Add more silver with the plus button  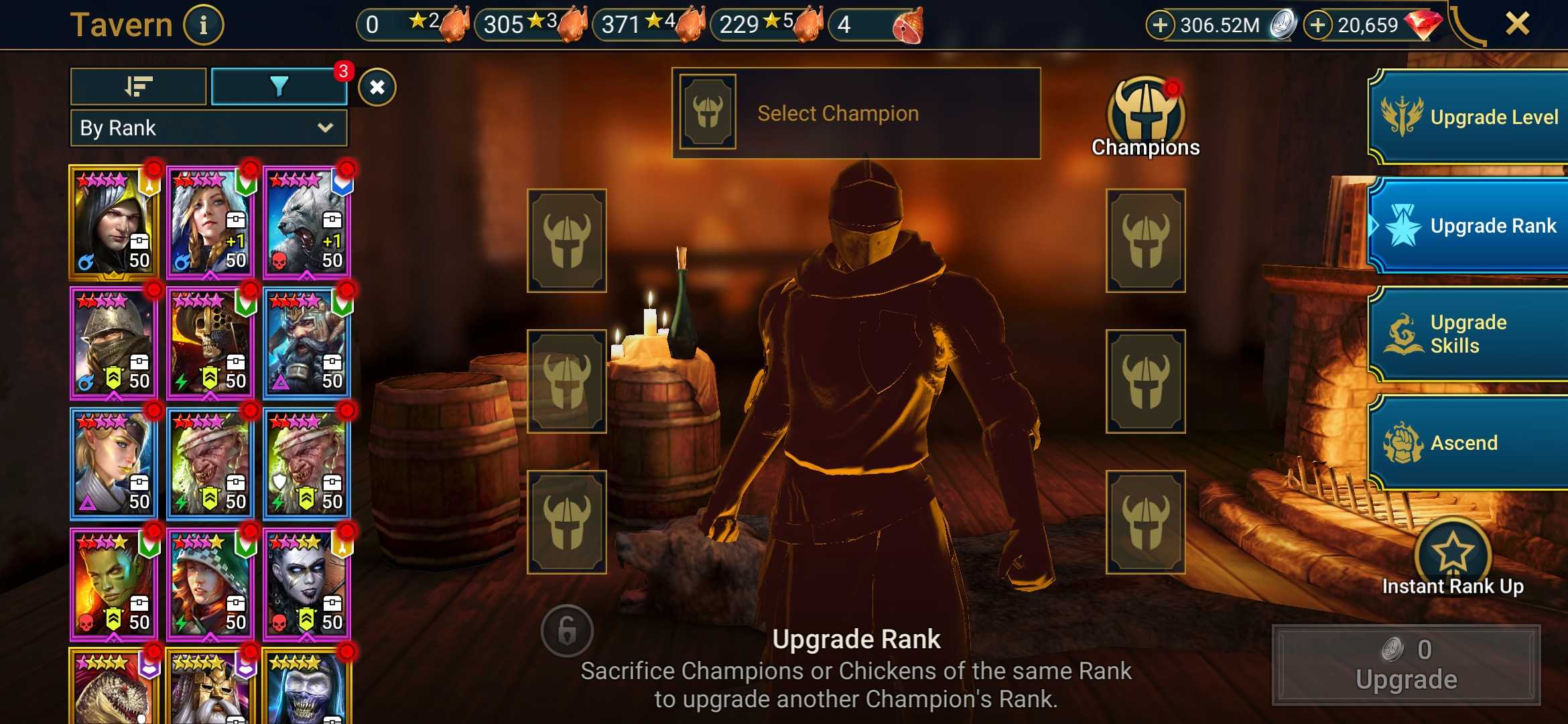[x=1160, y=25]
